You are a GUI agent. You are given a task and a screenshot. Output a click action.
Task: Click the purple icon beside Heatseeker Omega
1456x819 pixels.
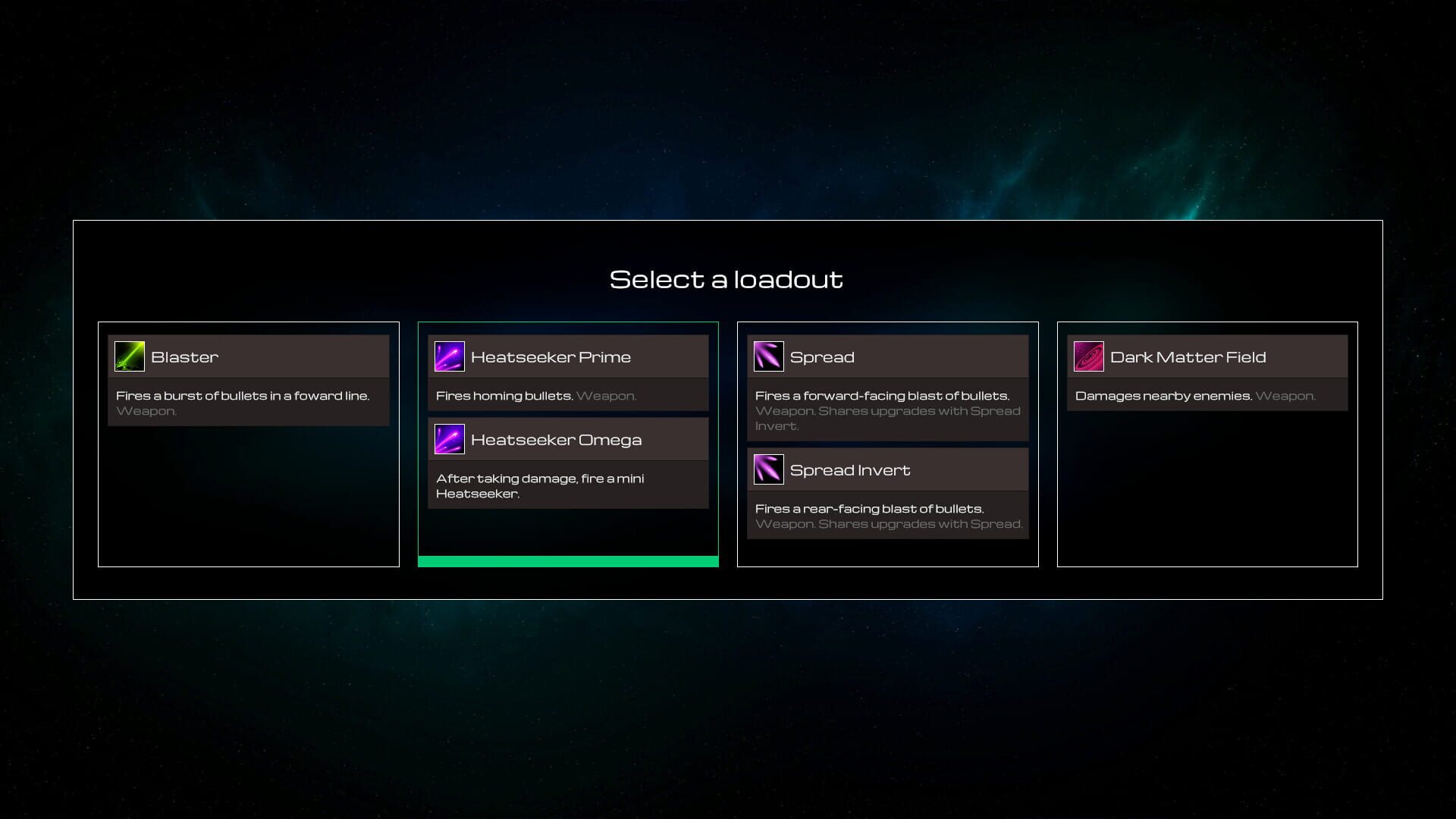[x=449, y=438]
